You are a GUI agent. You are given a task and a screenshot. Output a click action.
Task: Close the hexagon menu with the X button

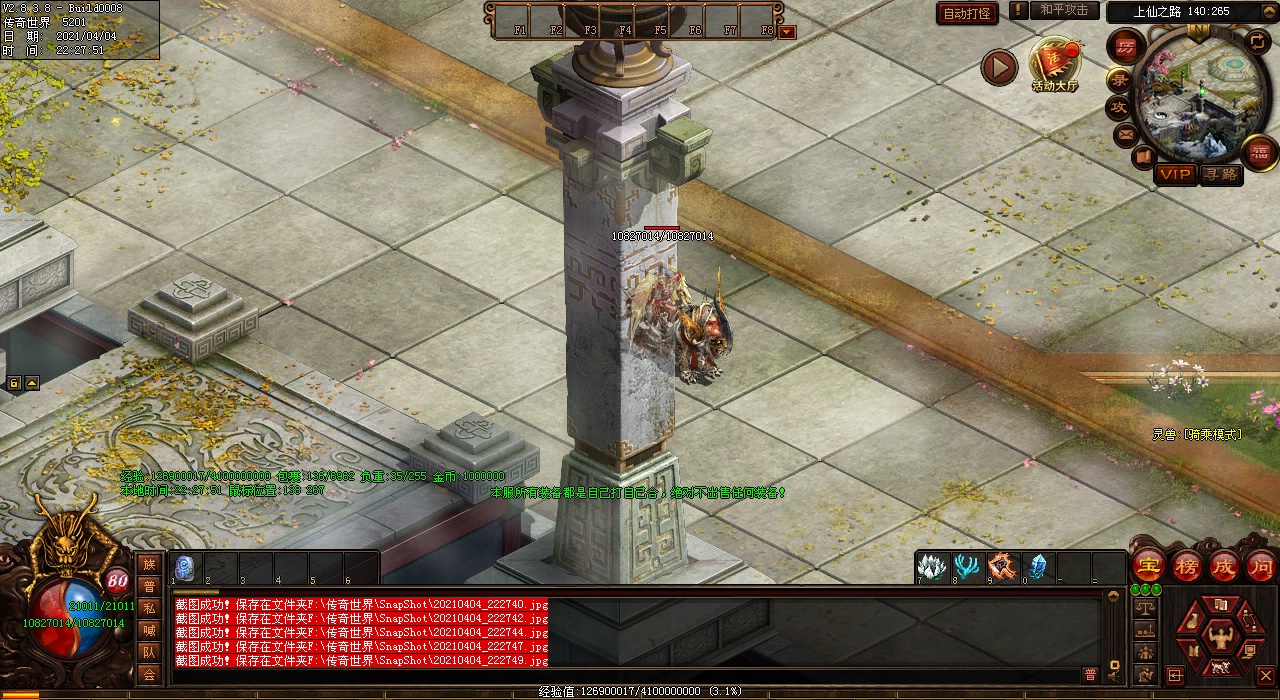(x=1265, y=676)
